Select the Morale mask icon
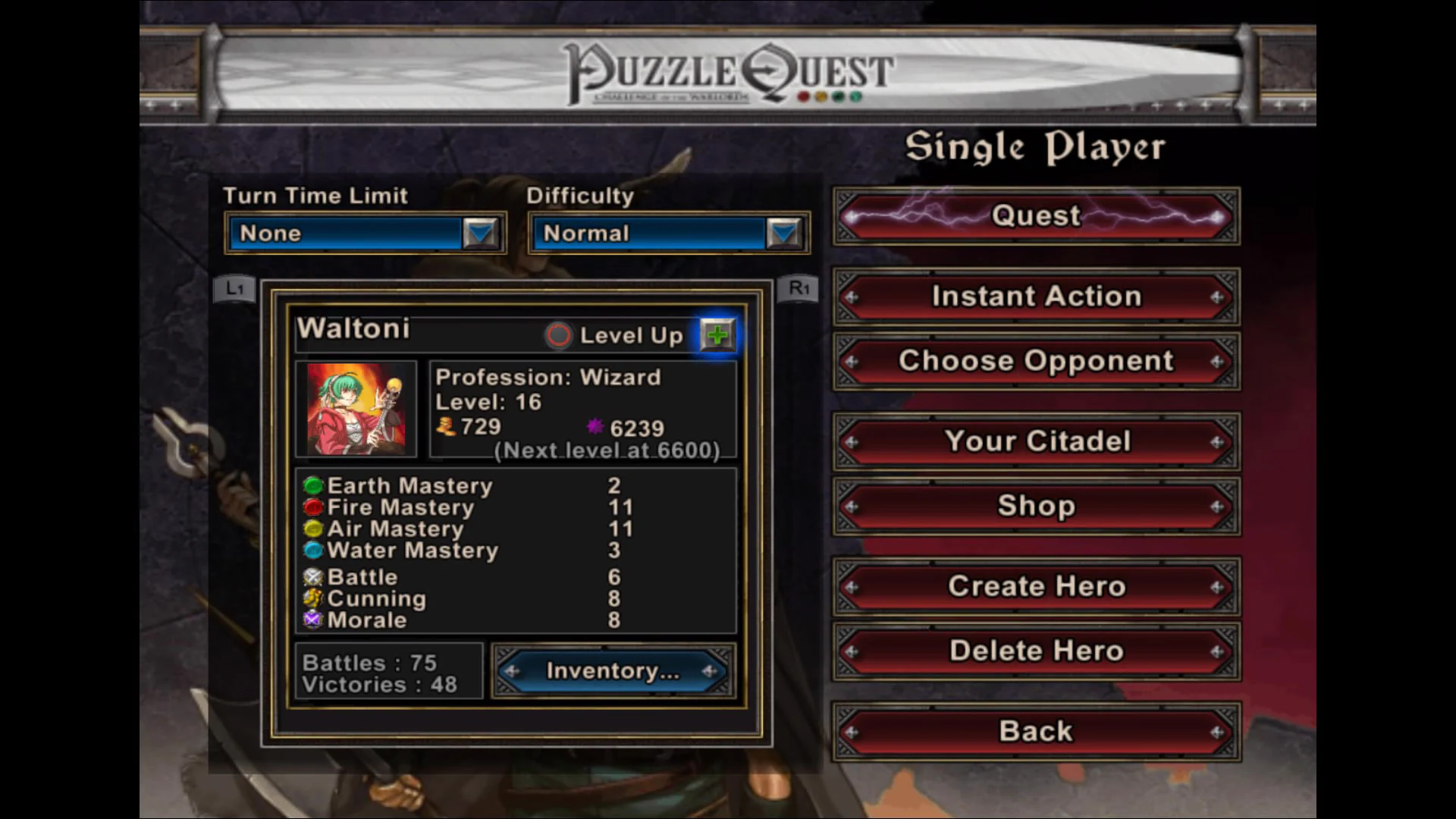 point(312,620)
